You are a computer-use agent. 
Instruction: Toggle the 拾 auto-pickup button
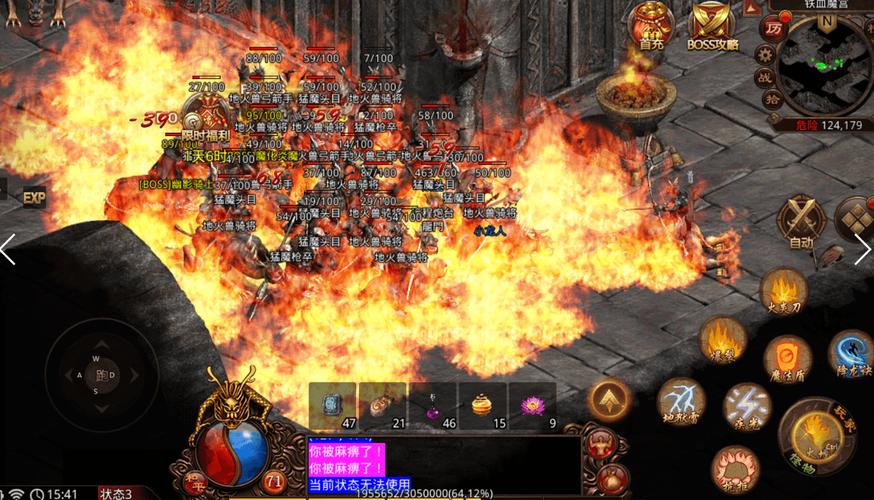pyautogui.click(x=772, y=99)
